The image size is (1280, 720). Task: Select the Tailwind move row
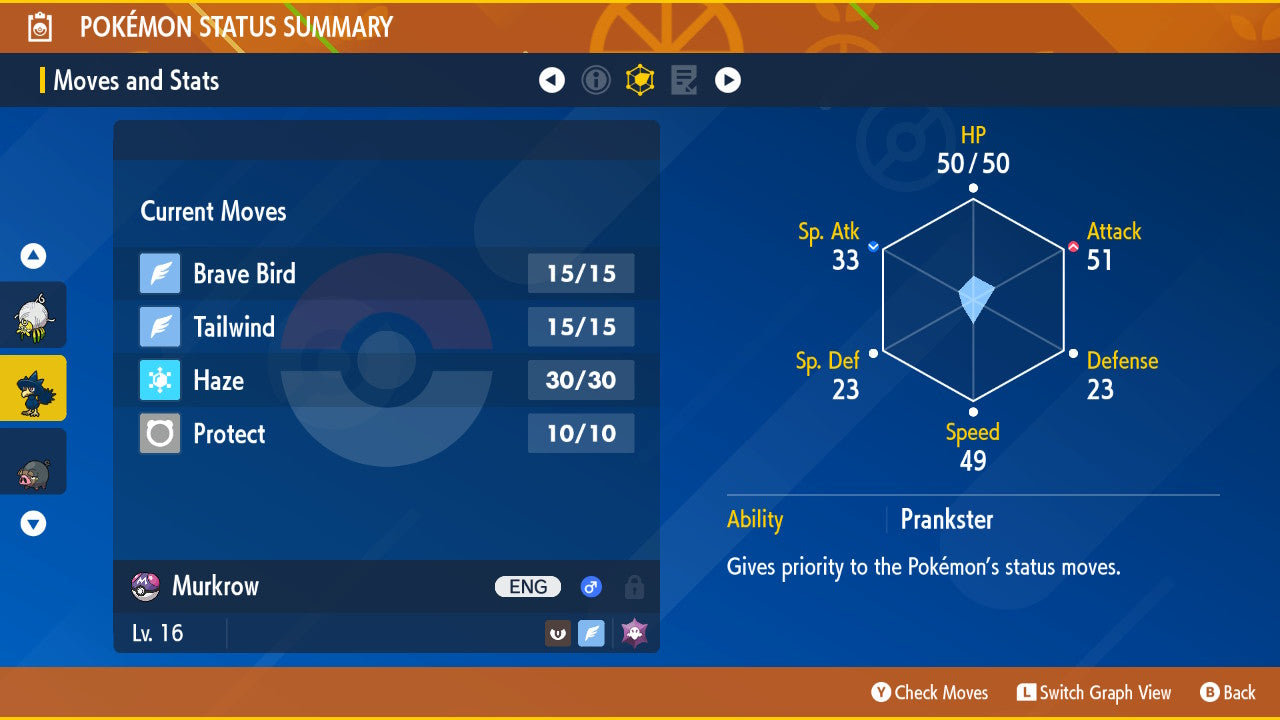coord(387,327)
